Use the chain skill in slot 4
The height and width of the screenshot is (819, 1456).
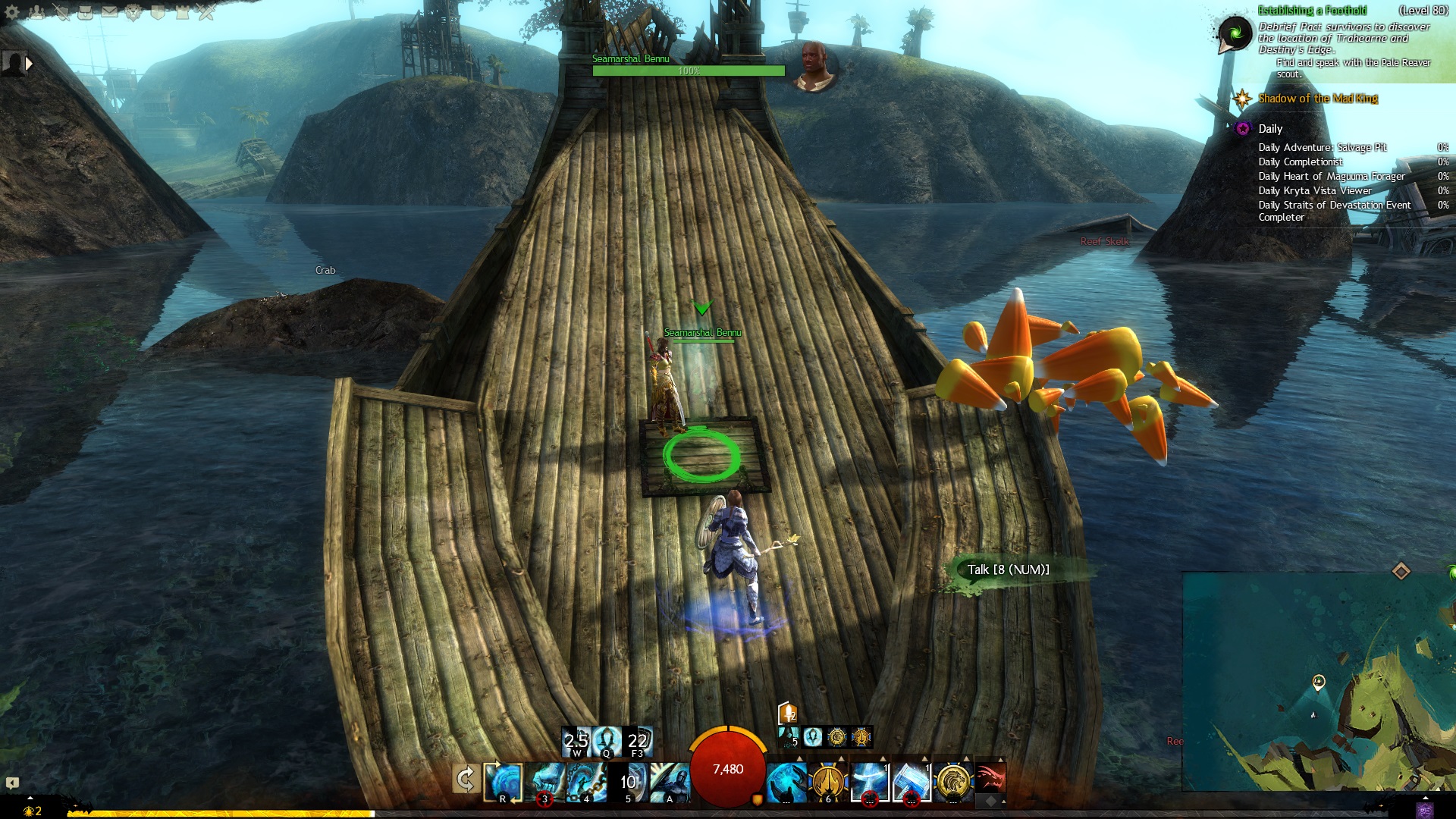(x=586, y=782)
